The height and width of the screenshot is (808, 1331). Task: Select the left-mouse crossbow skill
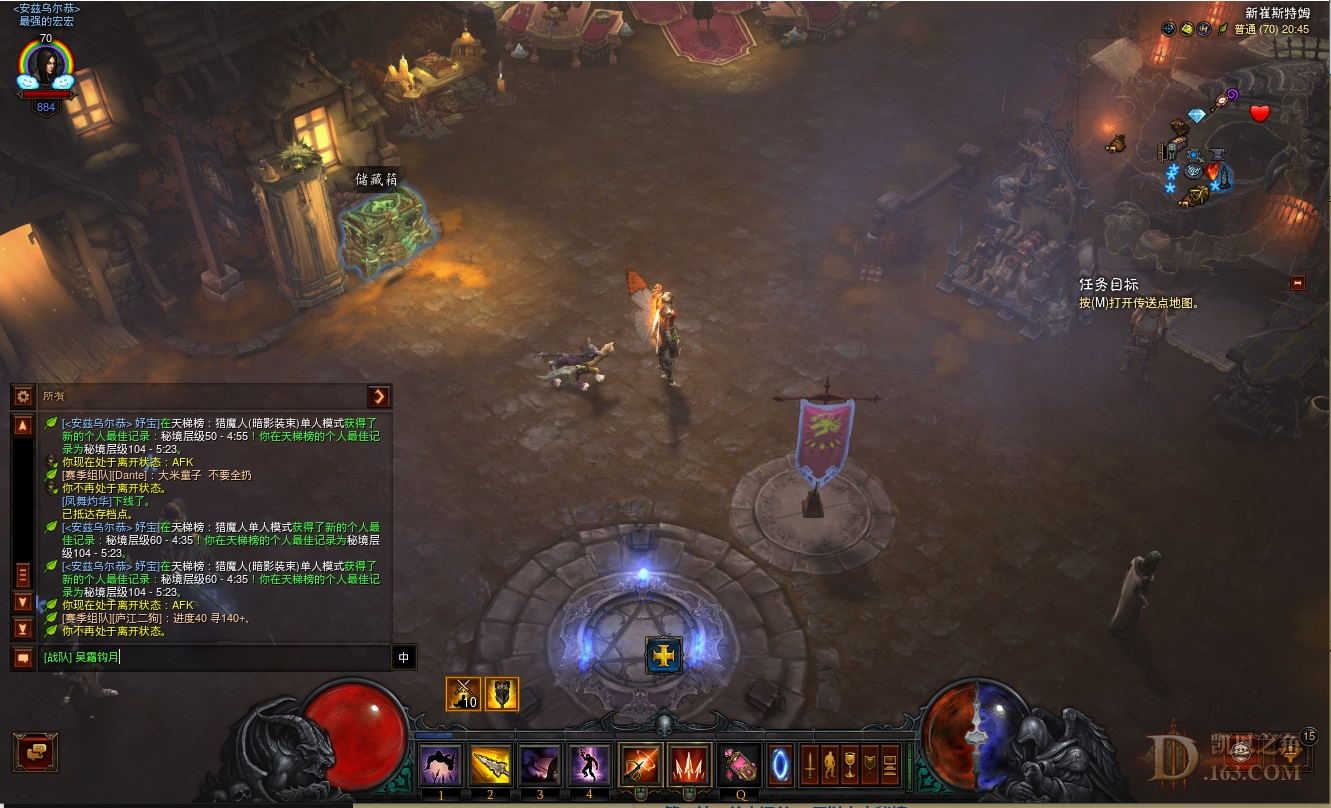pyautogui.click(x=640, y=766)
